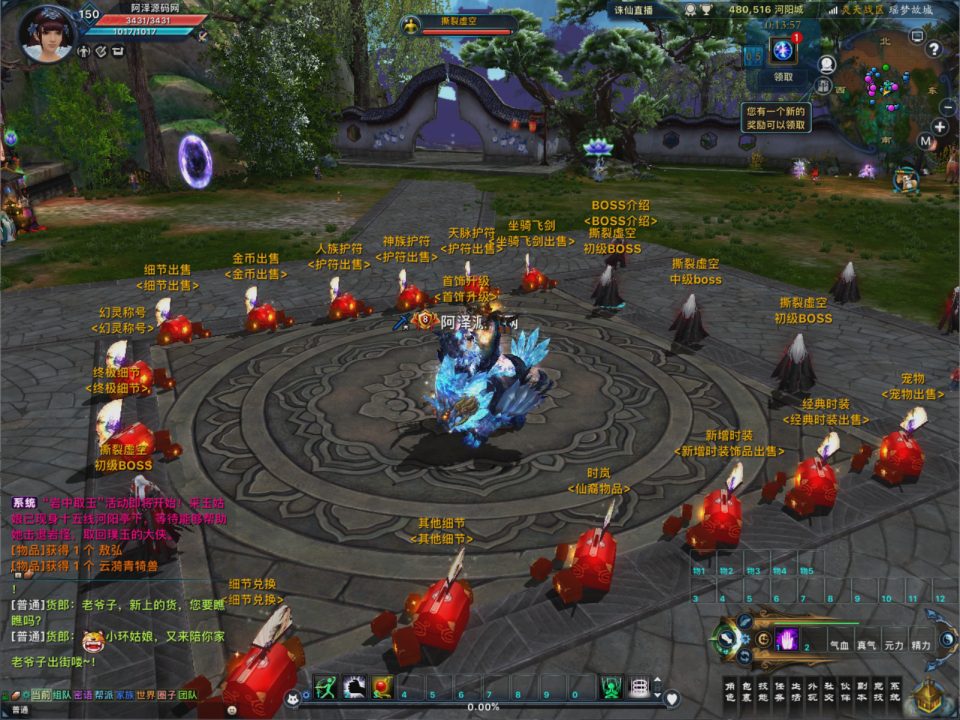960x720 pixels.
Task: Use the purple hand skill
Action: point(787,639)
